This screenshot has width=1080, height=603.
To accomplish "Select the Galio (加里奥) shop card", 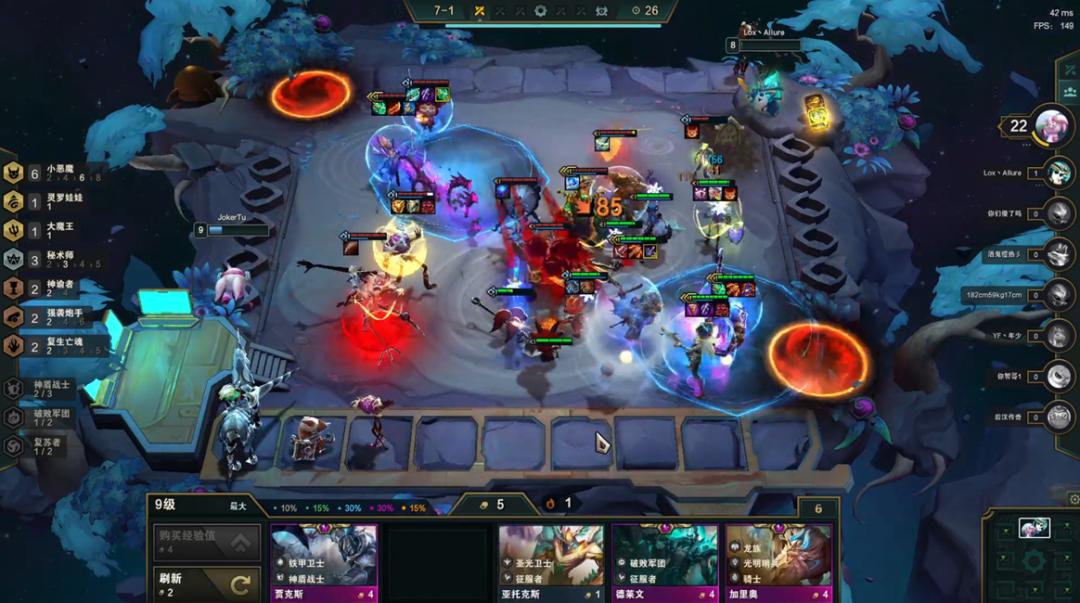I will [x=779, y=561].
